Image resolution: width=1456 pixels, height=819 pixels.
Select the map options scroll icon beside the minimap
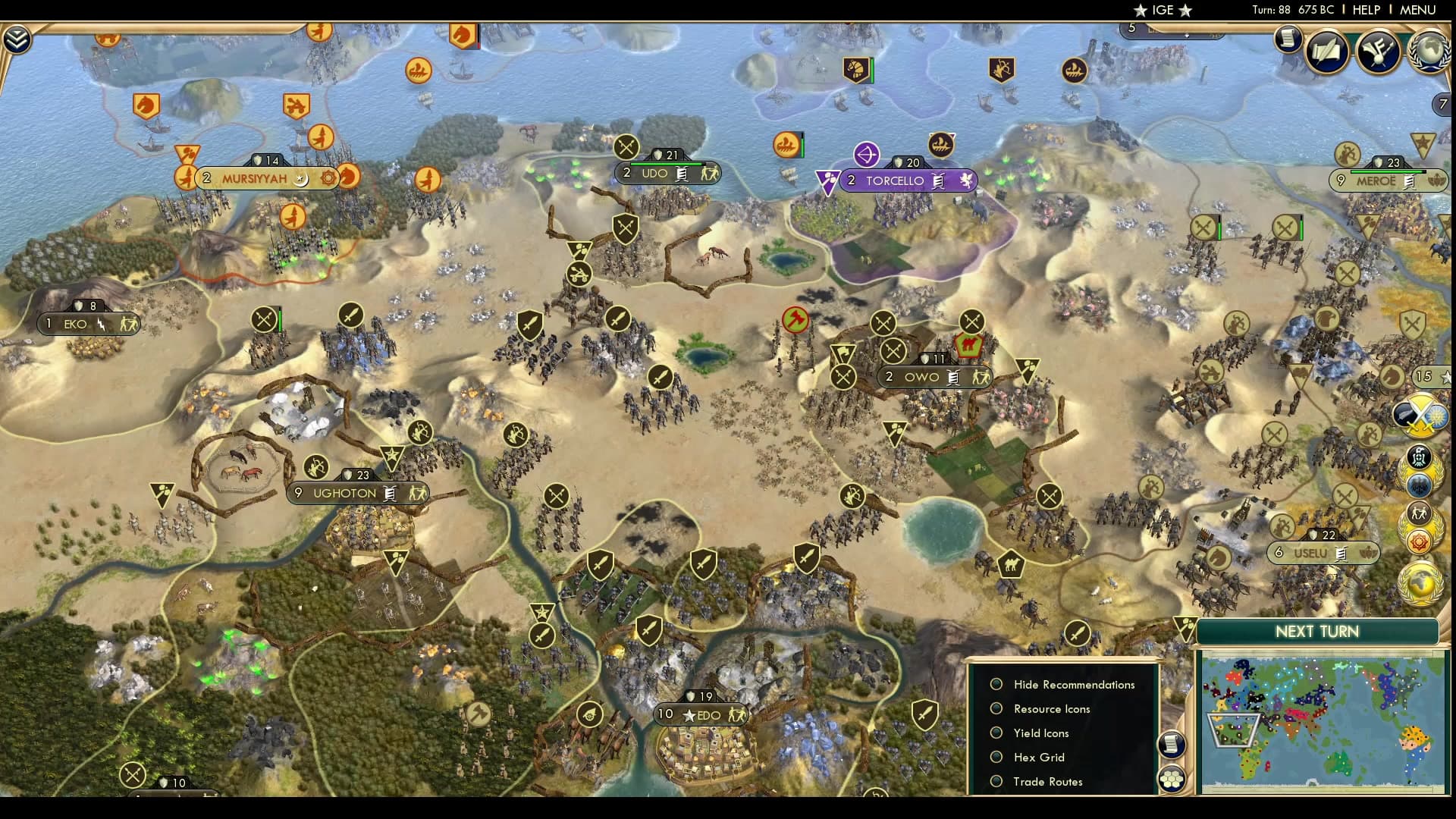pos(1173,745)
